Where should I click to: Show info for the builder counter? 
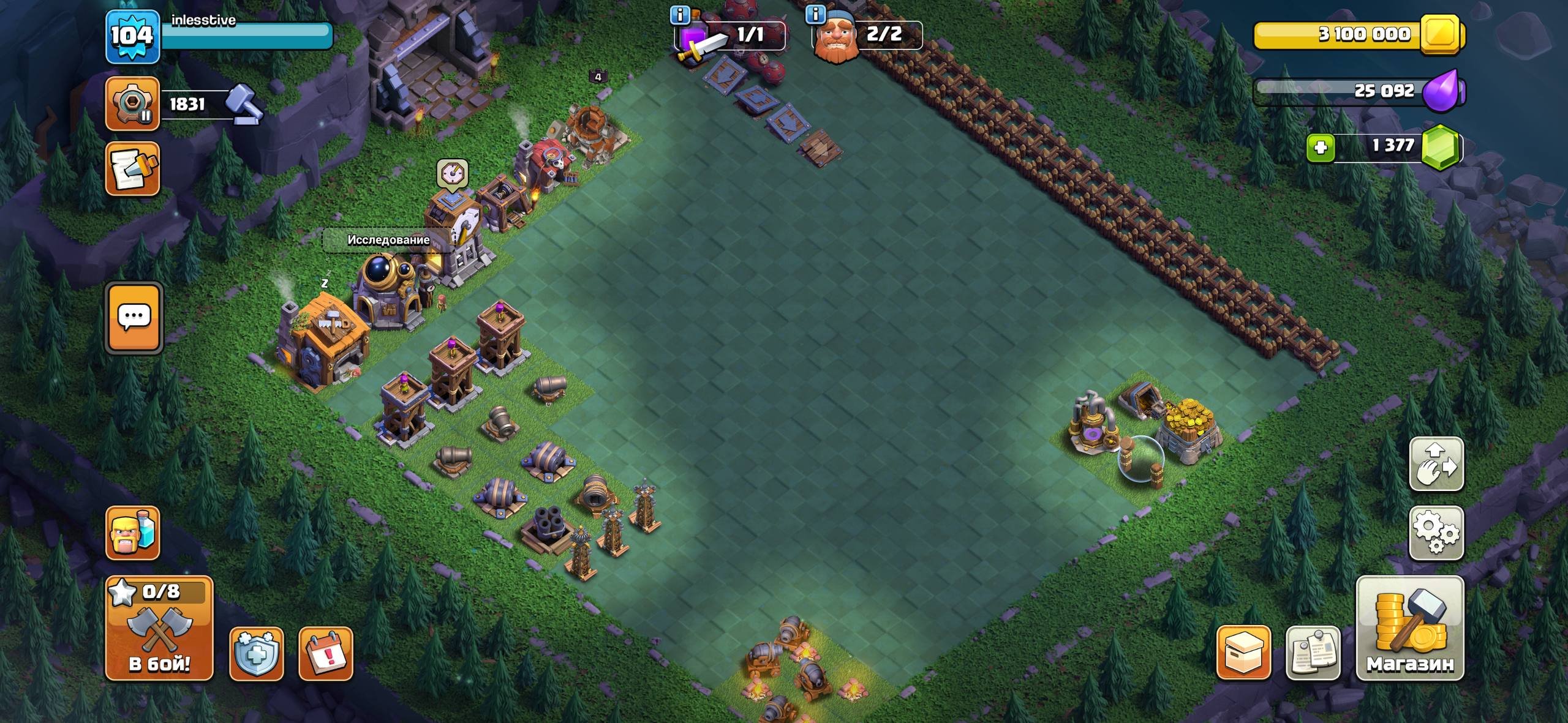[x=815, y=14]
